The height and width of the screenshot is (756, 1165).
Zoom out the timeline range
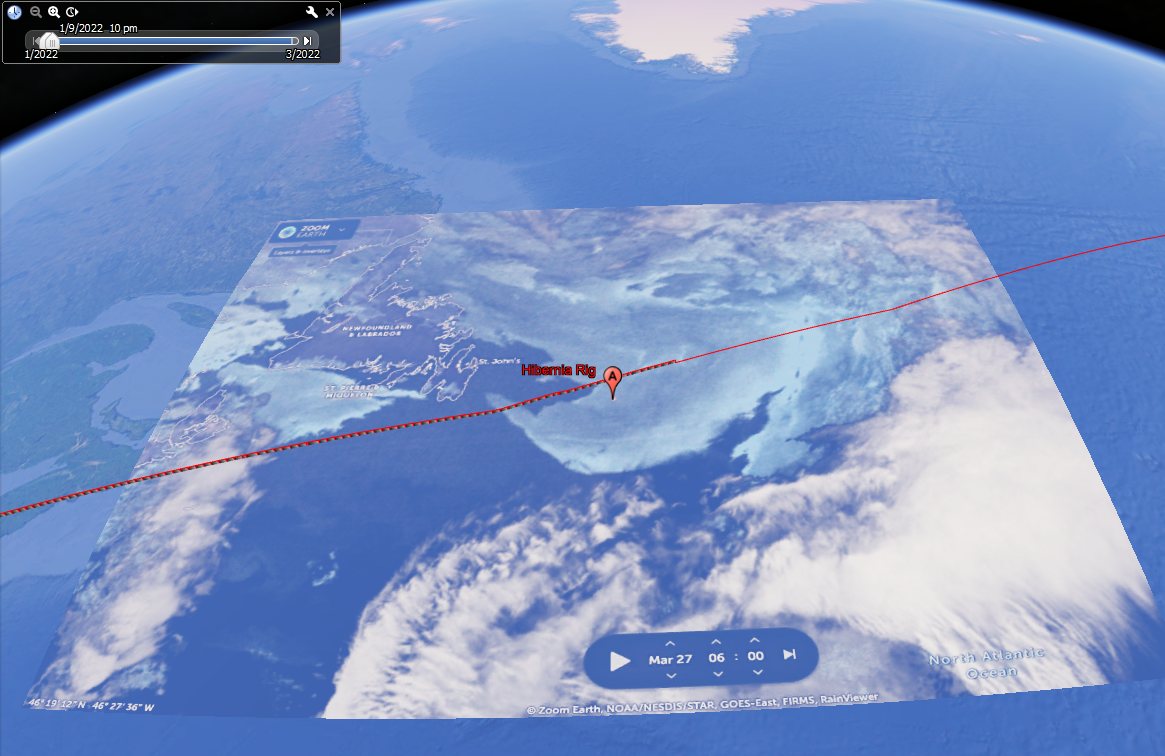pos(36,12)
